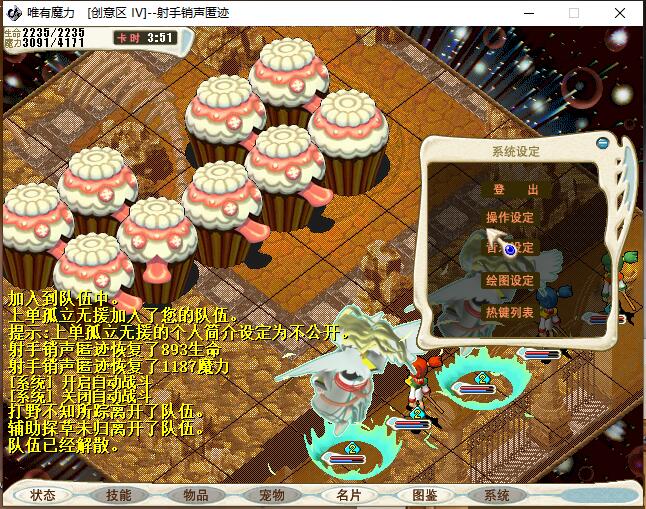Open the 图鉴 encyclopedia tab

[x=424, y=495]
